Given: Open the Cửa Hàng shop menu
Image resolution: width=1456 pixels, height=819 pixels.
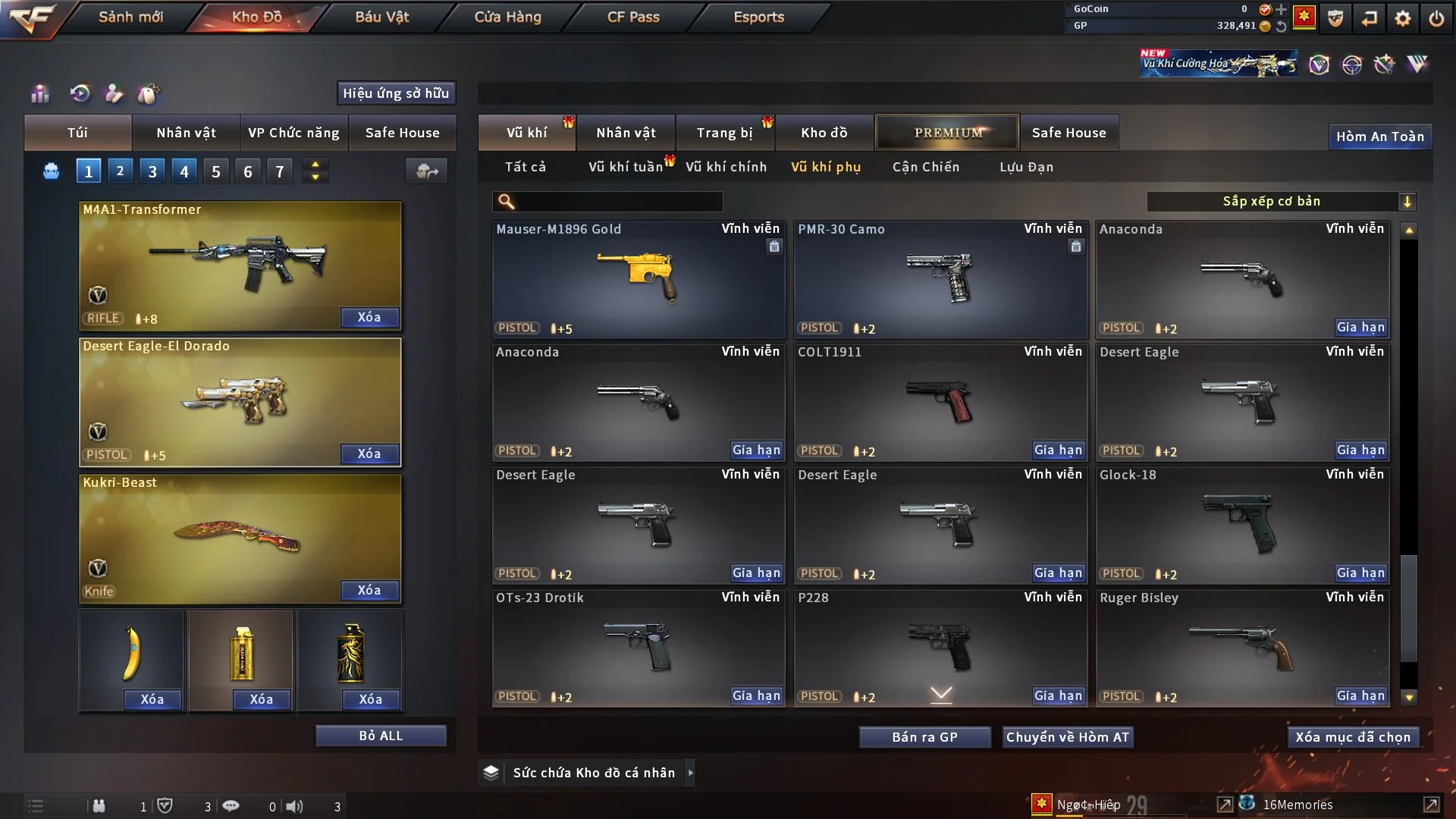Looking at the screenshot, I should tap(507, 17).
